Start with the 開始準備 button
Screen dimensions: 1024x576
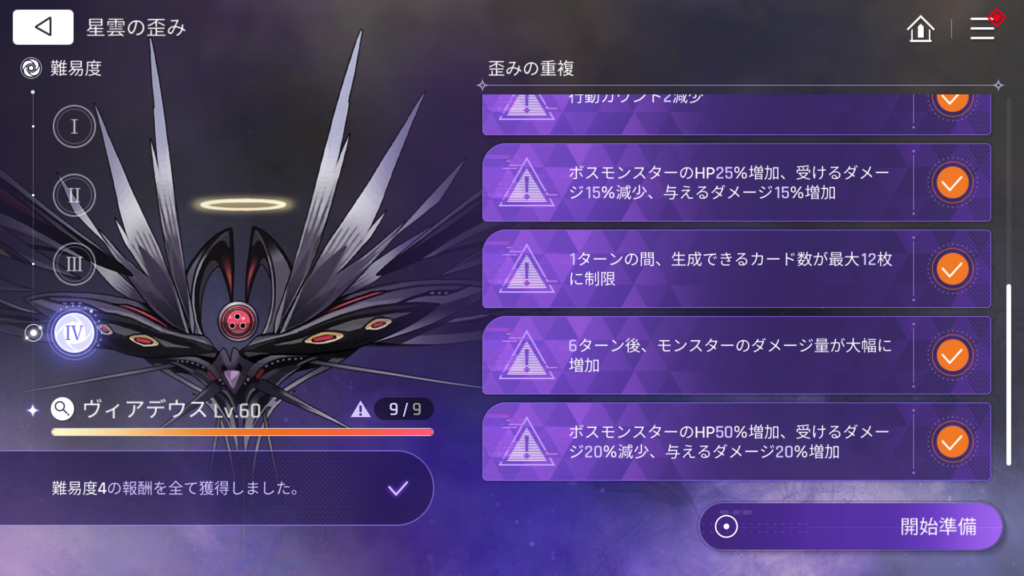851,527
